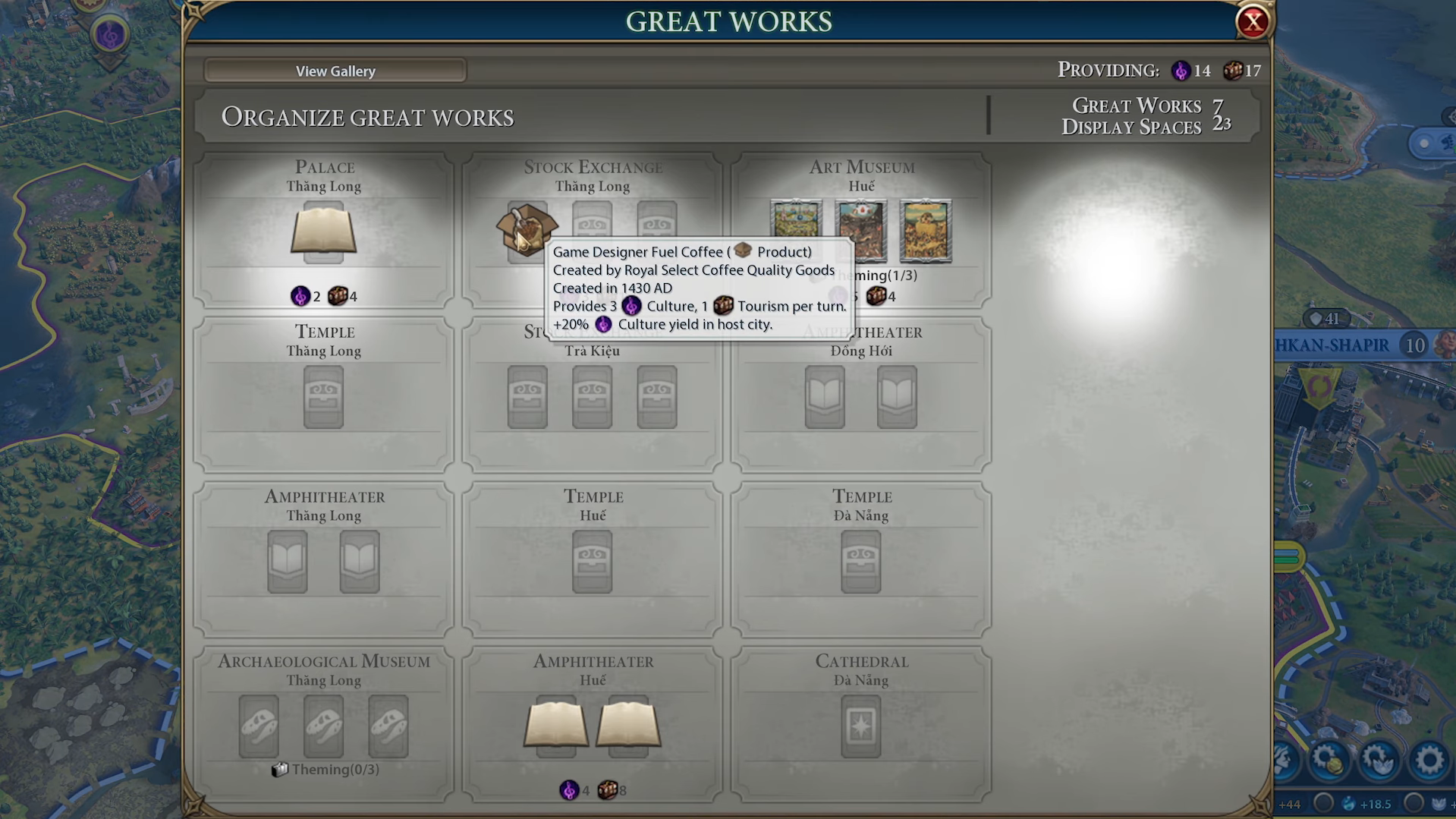The height and width of the screenshot is (819, 1456).
Task: Close the Great Works window
Action: pos(1252,22)
